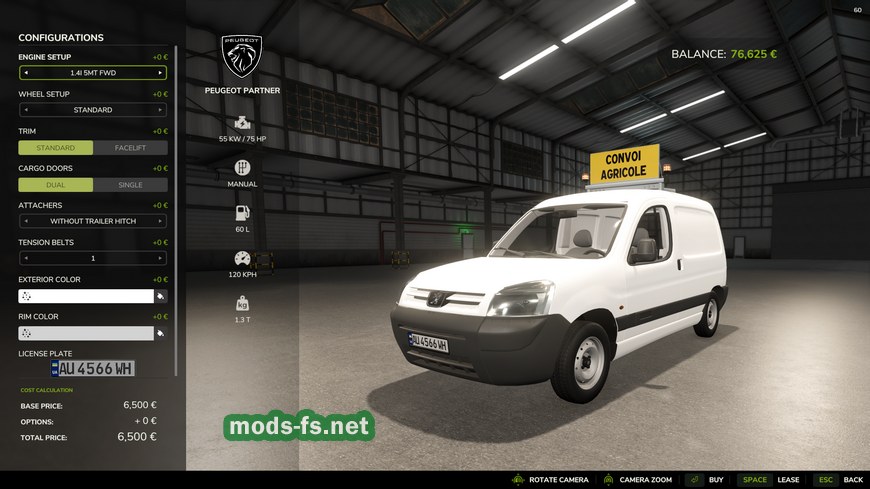This screenshot has width=870, height=489.
Task: Open the rim color picker bar
Action: 85,333
